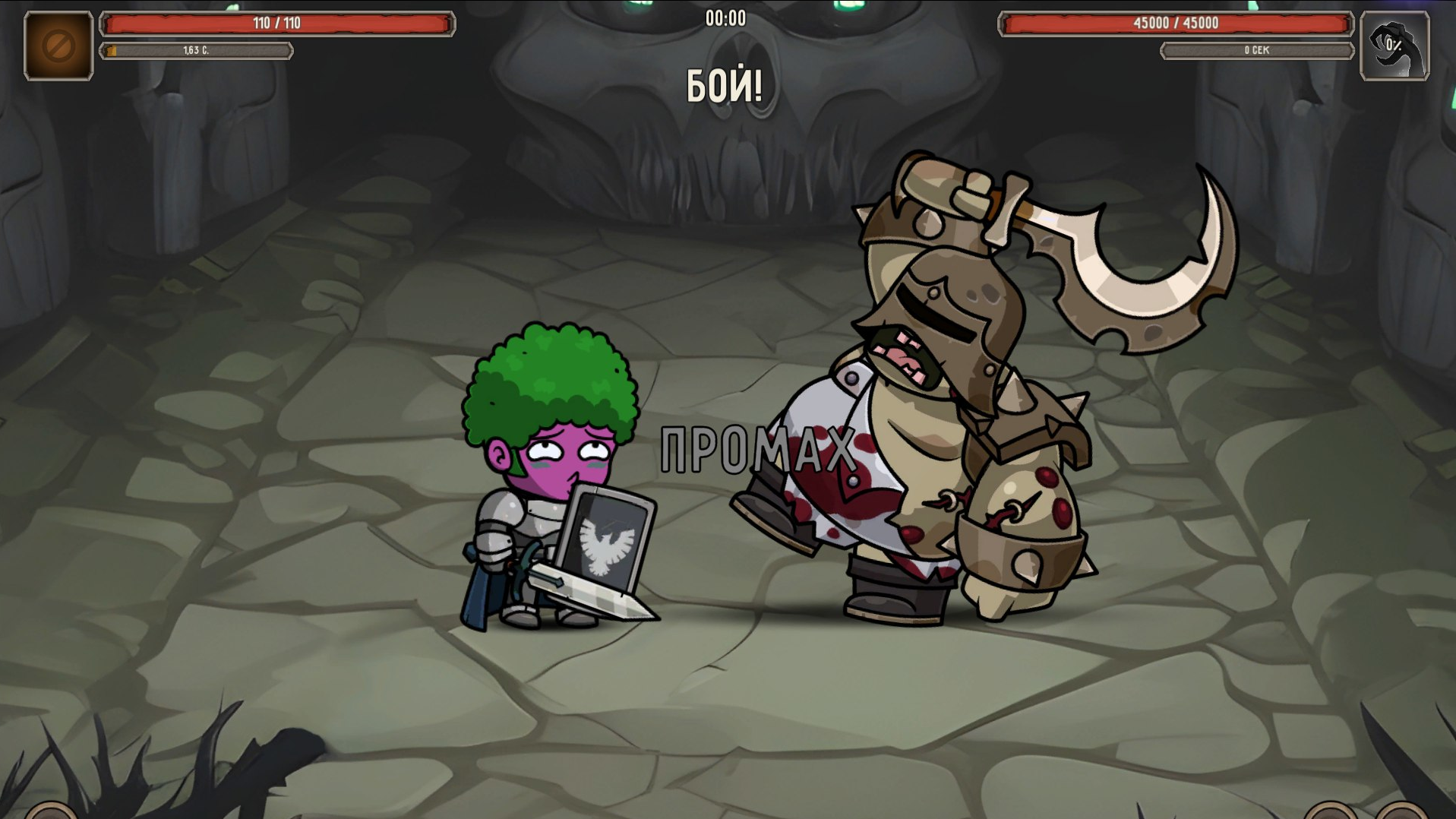Click the rightmost circular icon at bottom-right
The width and height of the screenshot is (1456, 819).
1400,814
